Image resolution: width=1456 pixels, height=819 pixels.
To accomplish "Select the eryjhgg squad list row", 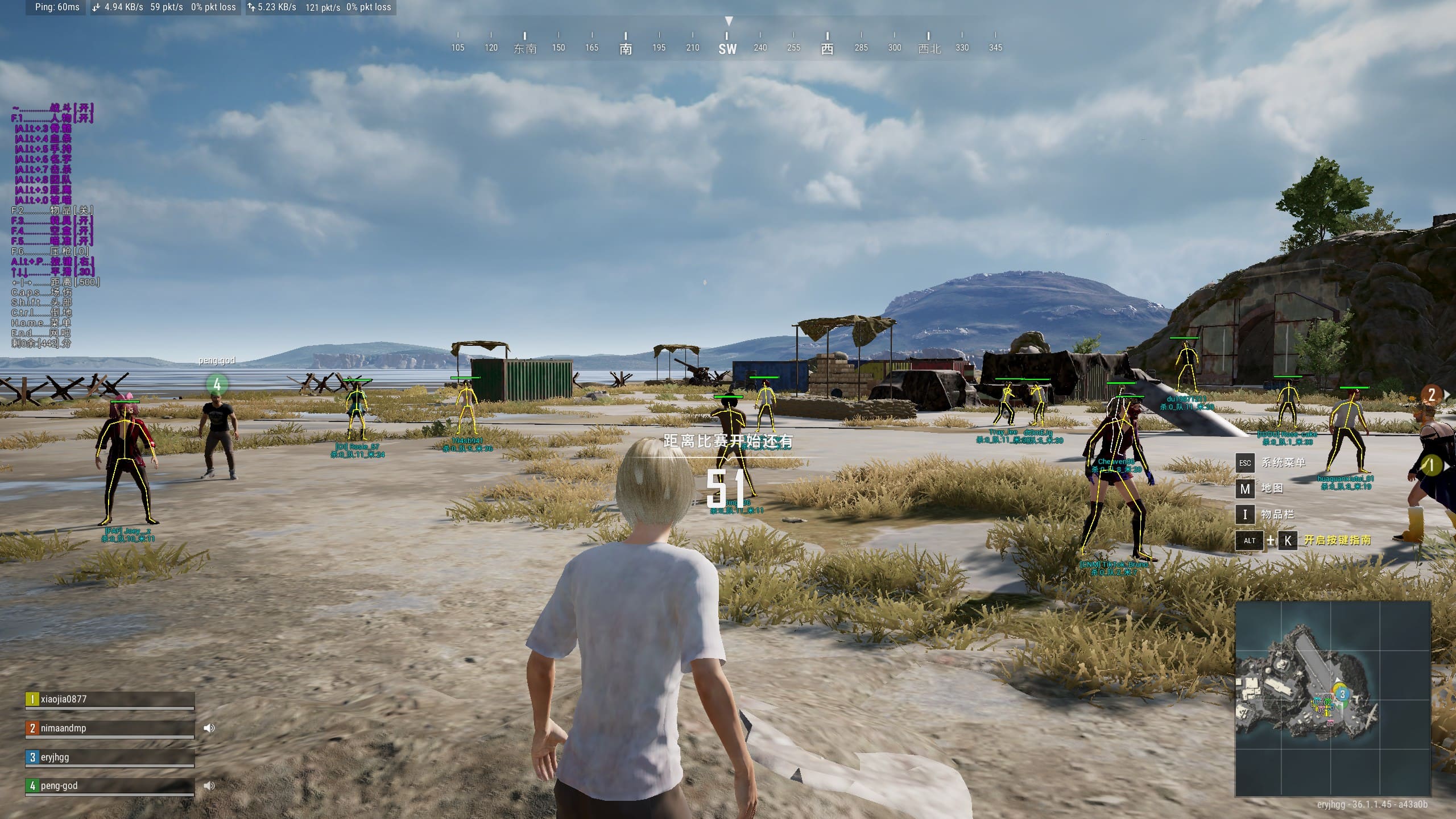I will click(110, 758).
